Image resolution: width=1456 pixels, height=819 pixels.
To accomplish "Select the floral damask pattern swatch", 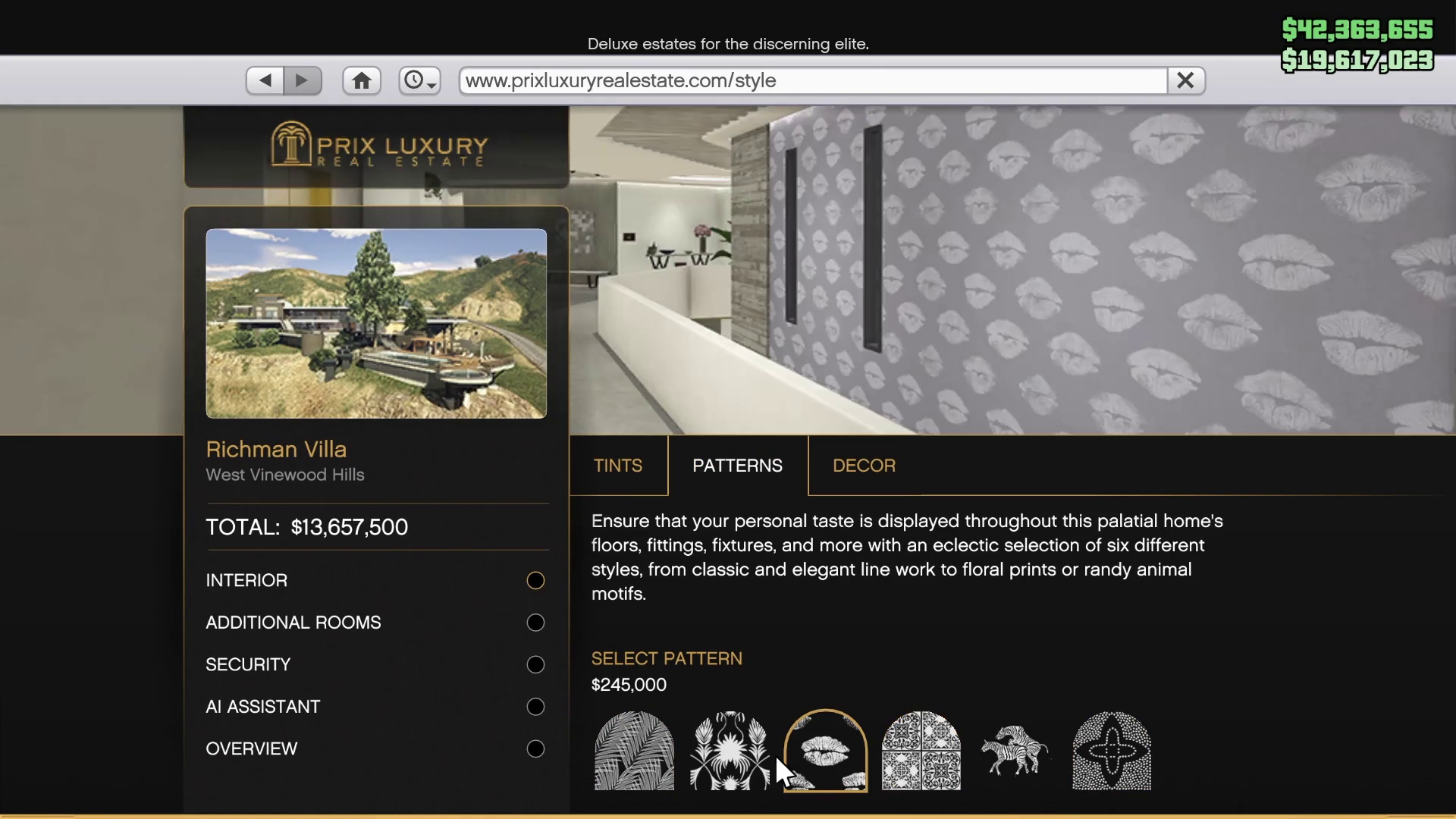I will click(x=729, y=751).
